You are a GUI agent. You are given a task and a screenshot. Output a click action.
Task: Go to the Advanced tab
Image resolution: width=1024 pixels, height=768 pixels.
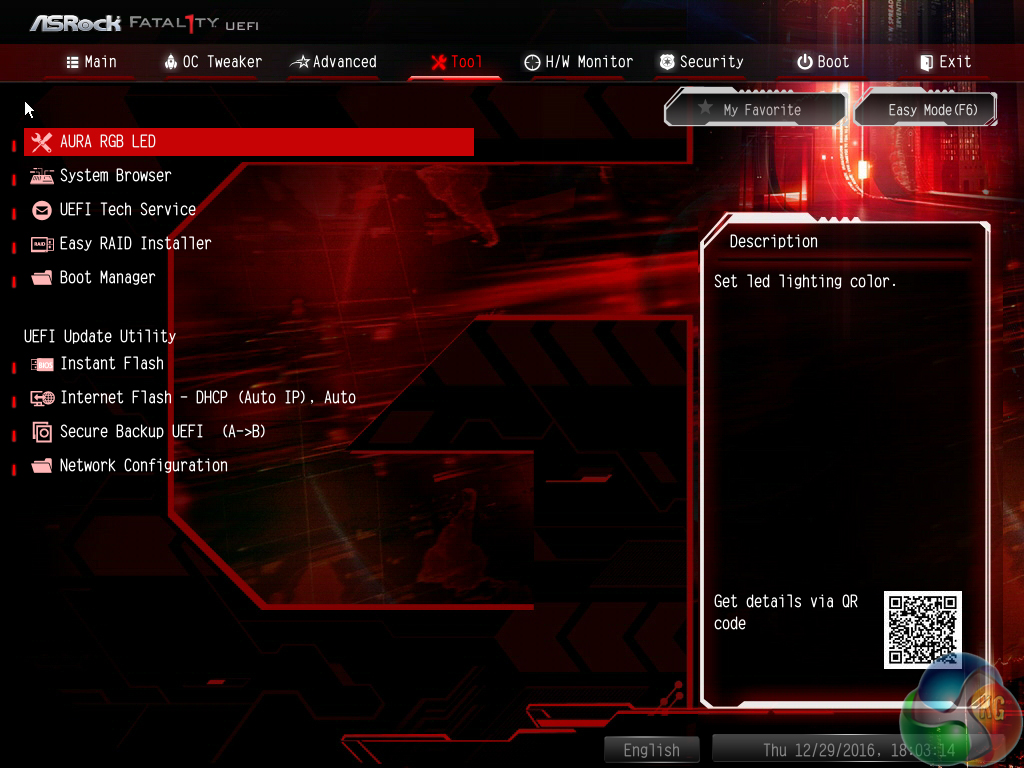(x=333, y=62)
